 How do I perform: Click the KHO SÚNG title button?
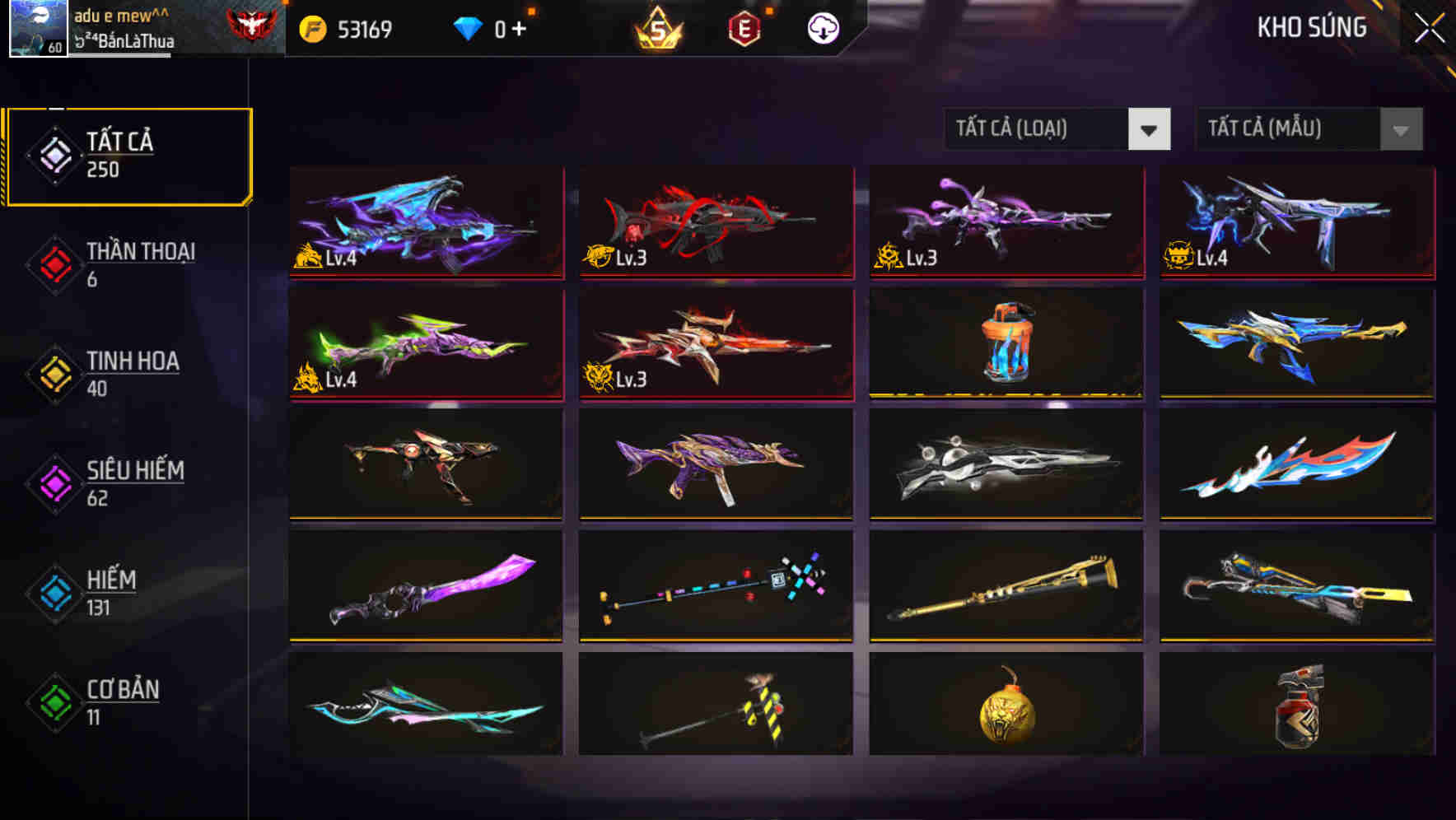point(1311,27)
